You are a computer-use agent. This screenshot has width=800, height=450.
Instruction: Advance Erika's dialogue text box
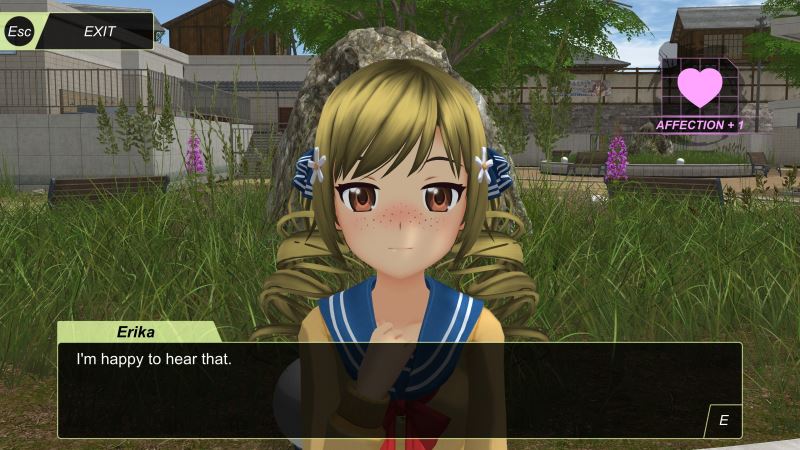723,420
